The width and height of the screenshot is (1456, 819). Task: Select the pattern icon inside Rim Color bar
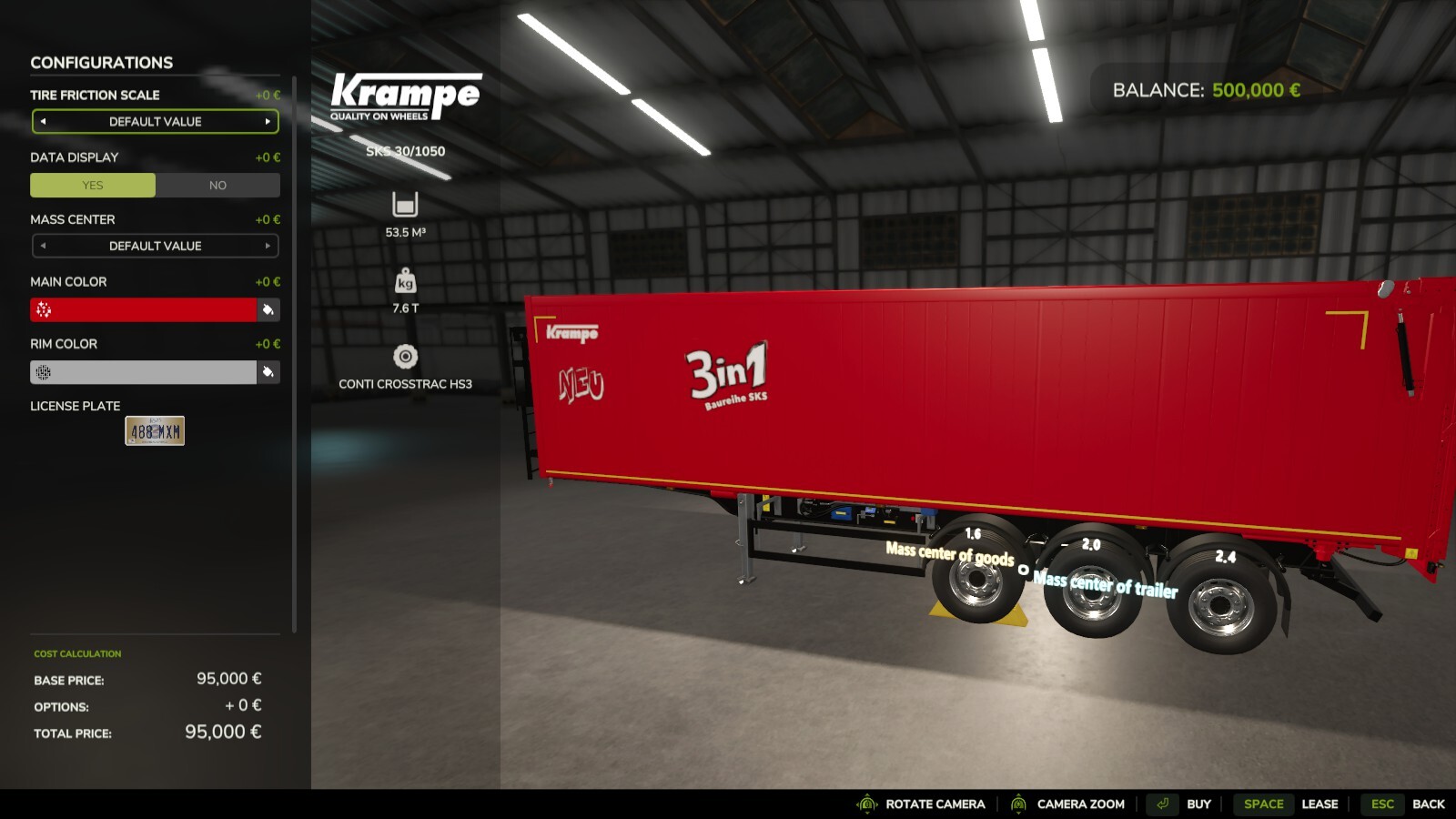tap(43, 371)
